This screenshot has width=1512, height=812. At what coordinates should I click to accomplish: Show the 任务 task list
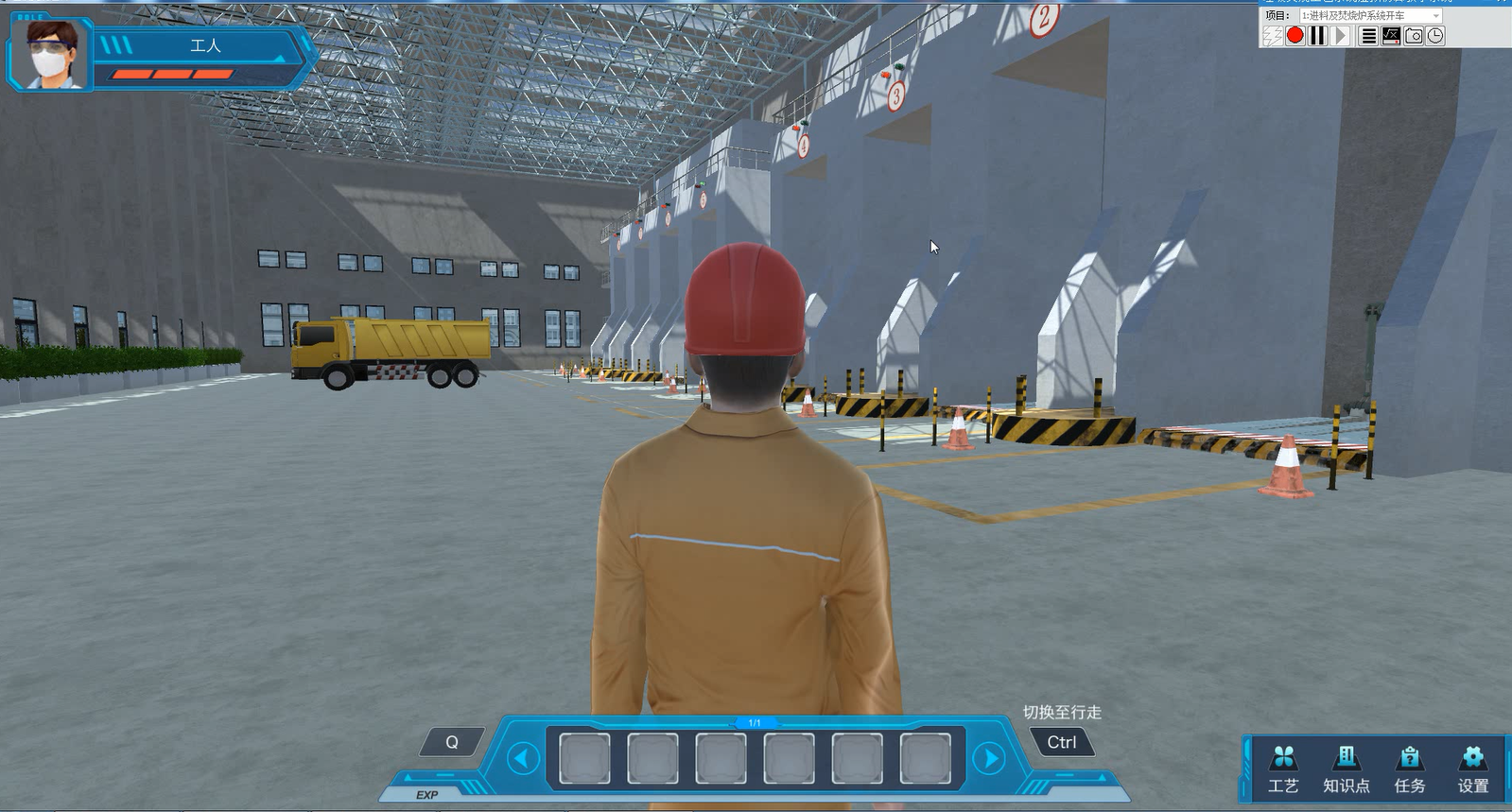1409,769
